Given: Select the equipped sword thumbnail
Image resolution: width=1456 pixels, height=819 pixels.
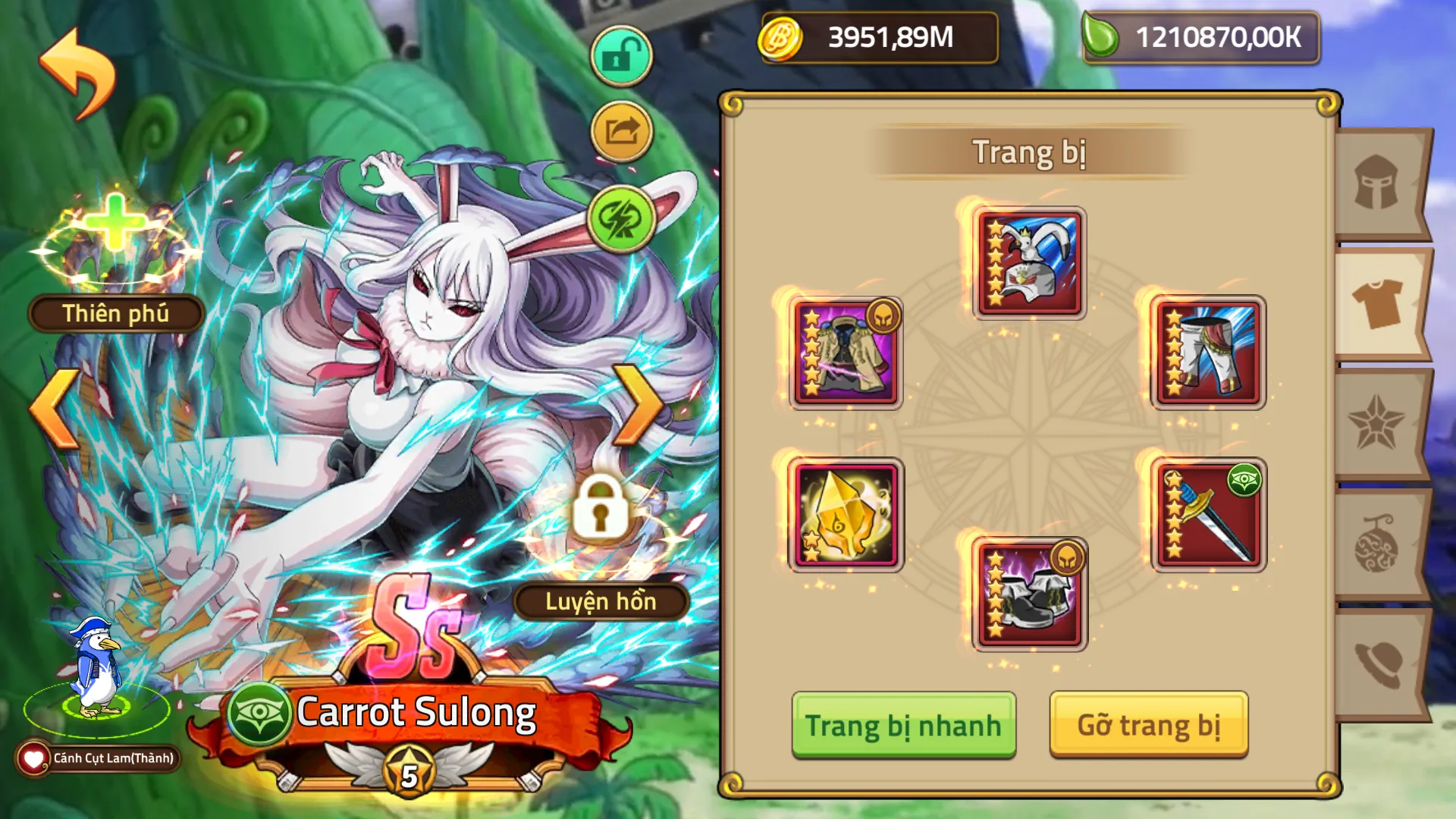Looking at the screenshot, I should coord(1207,516).
